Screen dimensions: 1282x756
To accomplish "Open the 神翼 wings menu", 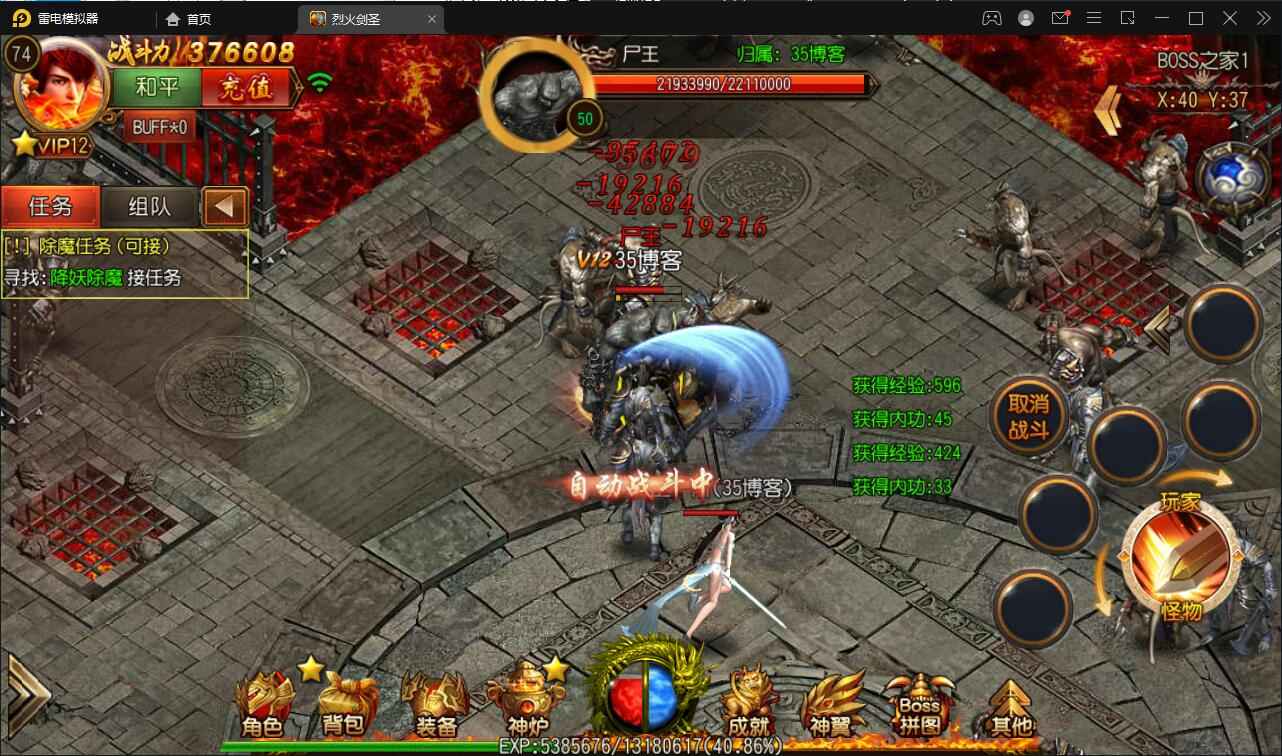I will 833,704.
